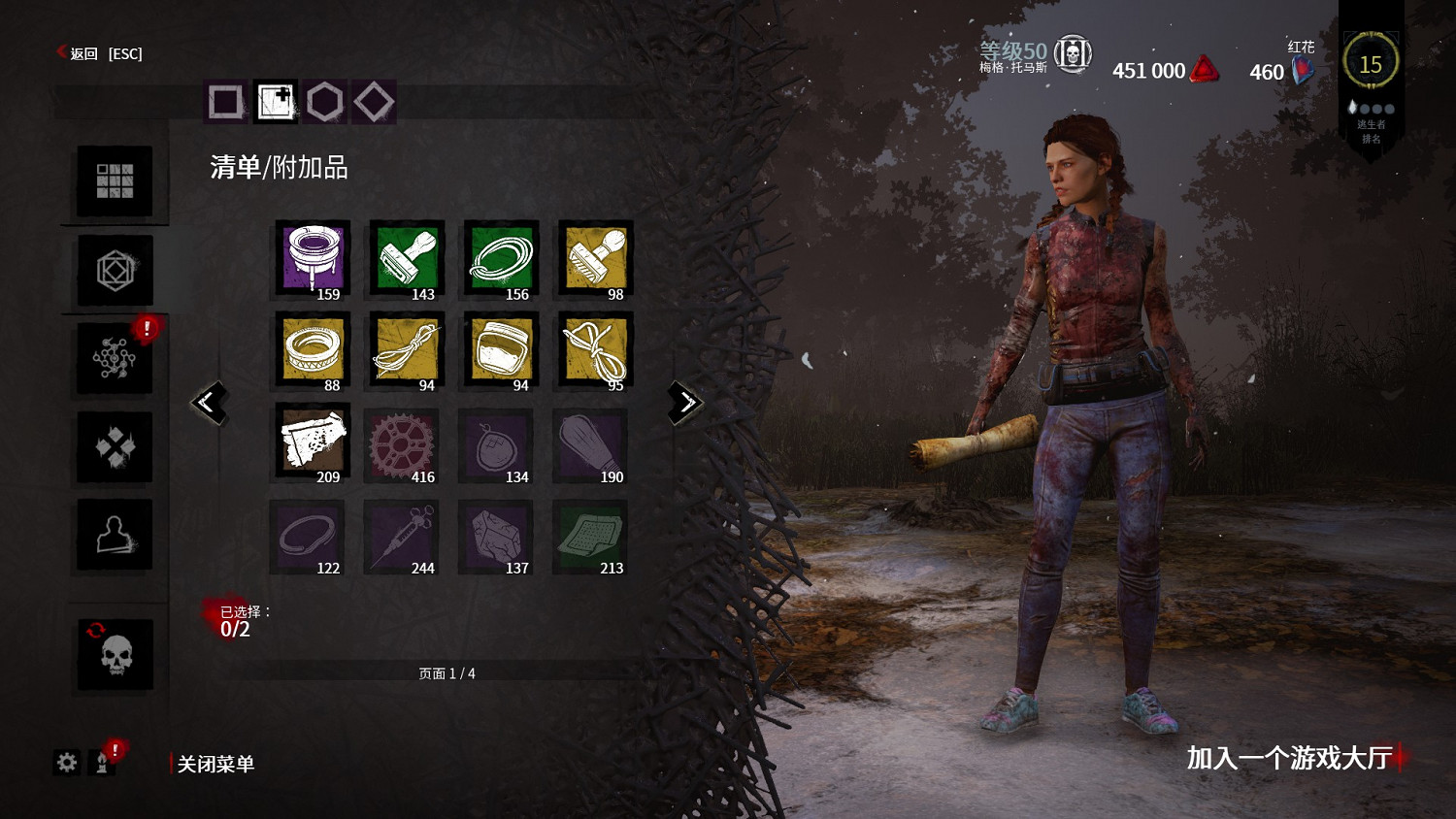Image resolution: width=1456 pixels, height=819 pixels.
Task: Select the yellow stamp item with 98
Action: 595,259
